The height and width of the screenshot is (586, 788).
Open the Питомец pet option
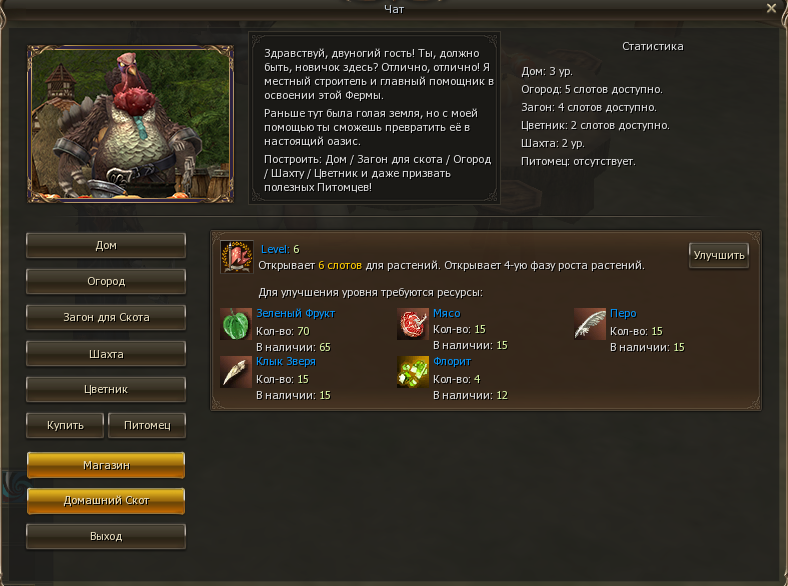pyautogui.click(x=146, y=426)
